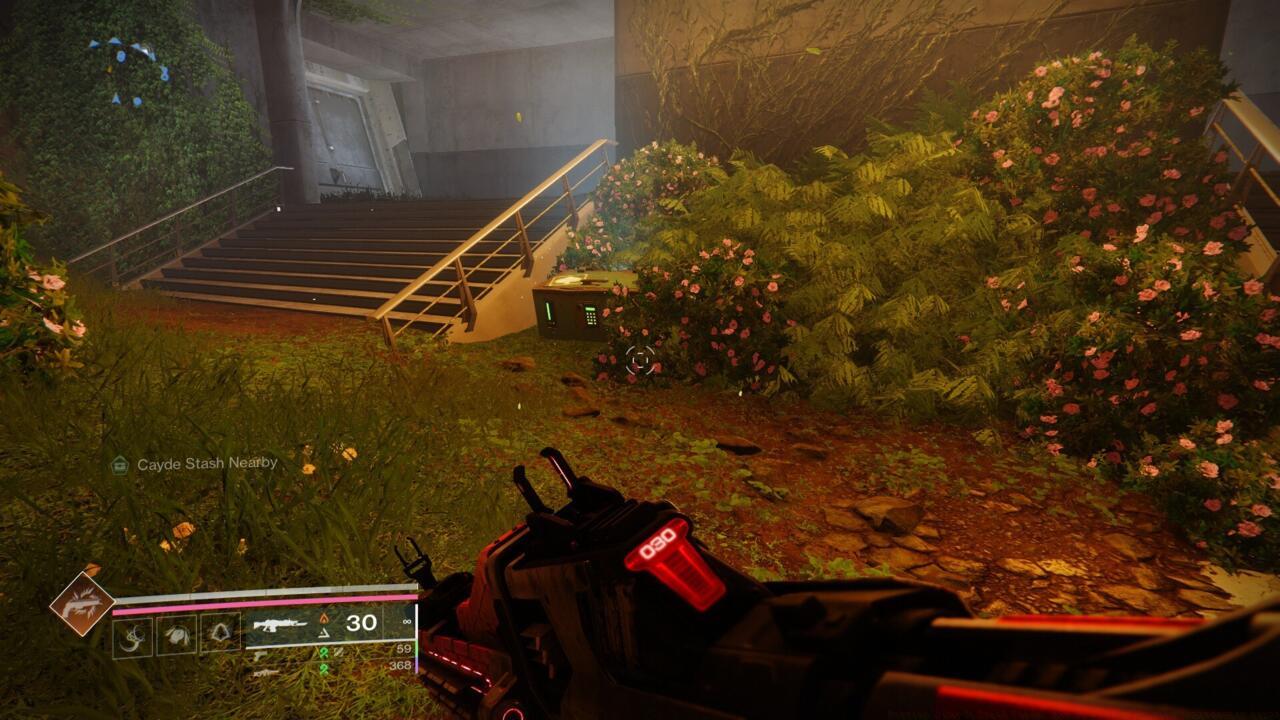Click the infinity reserve ammo symbol
The width and height of the screenshot is (1280, 720).
(x=405, y=620)
